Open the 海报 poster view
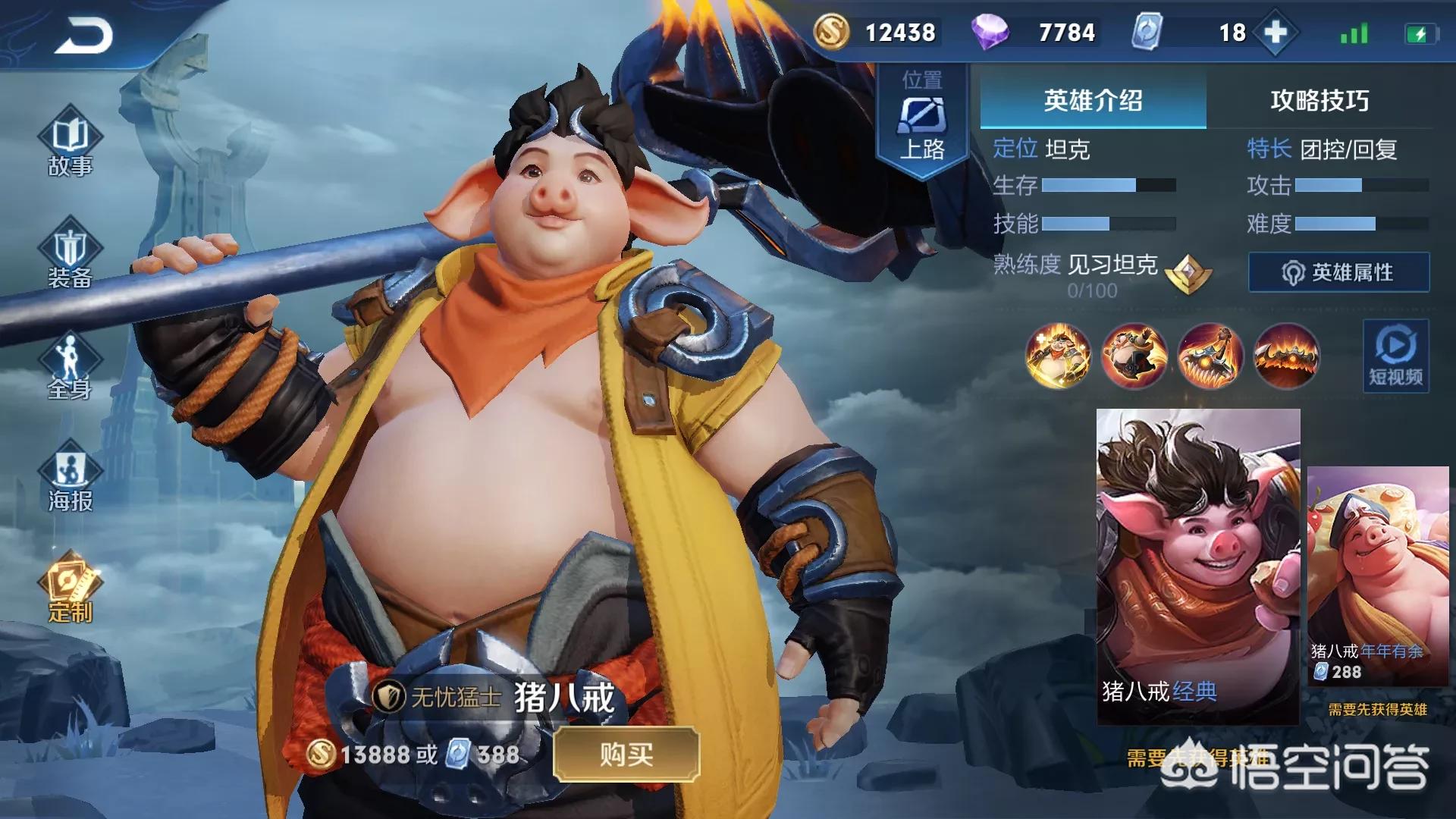This screenshot has height=819, width=1456. 70,478
